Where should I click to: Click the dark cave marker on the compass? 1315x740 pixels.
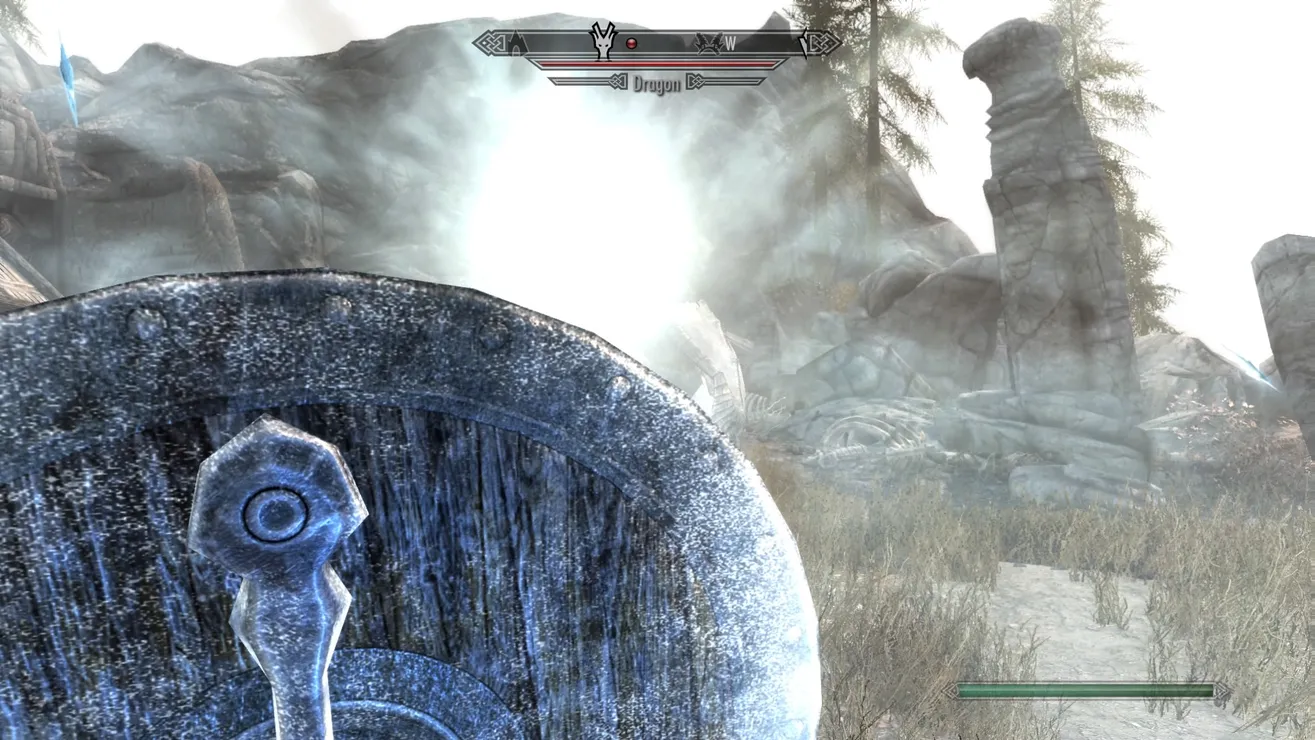(516, 43)
